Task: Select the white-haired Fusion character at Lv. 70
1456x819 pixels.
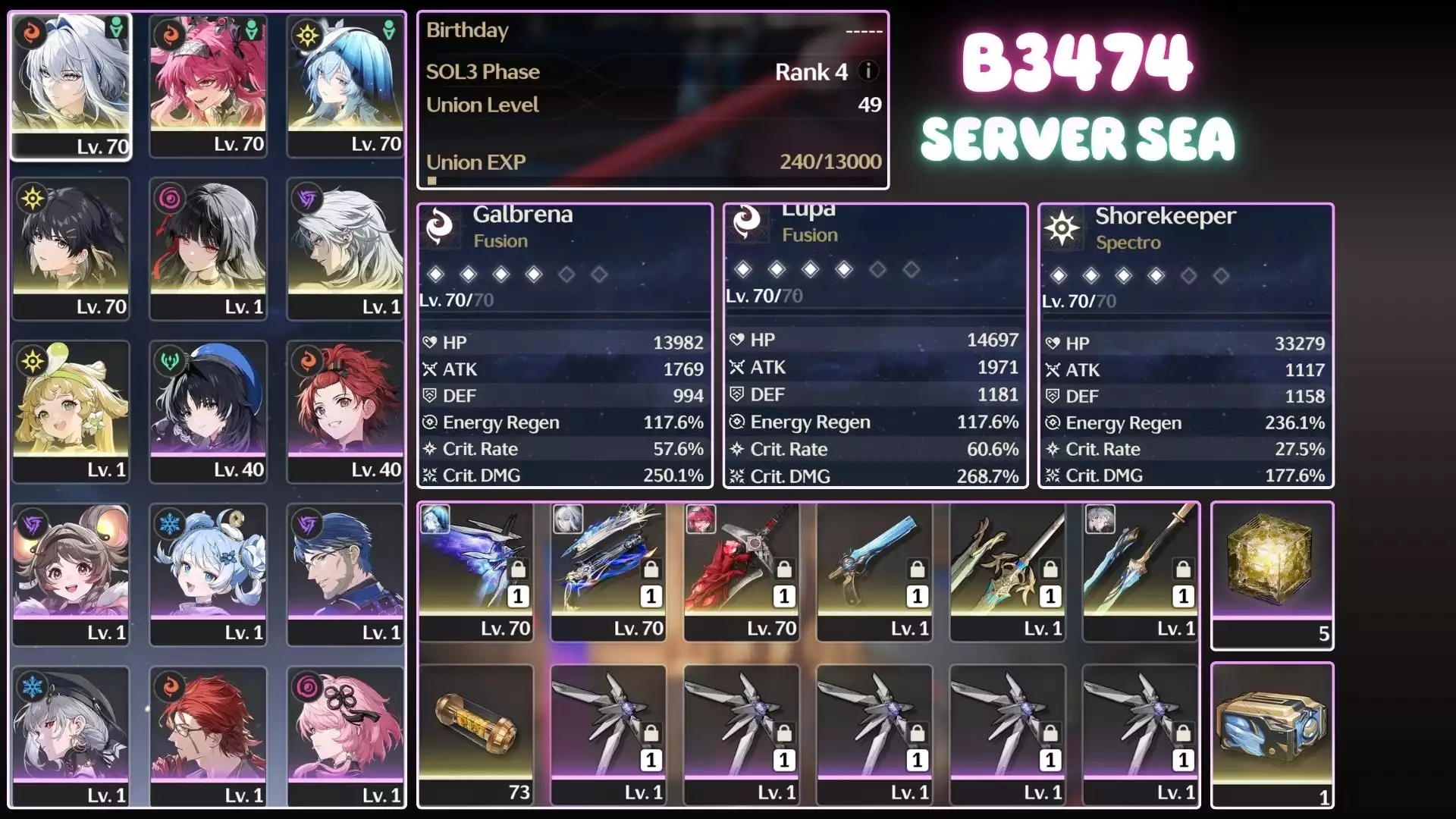Action: click(x=71, y=85)
